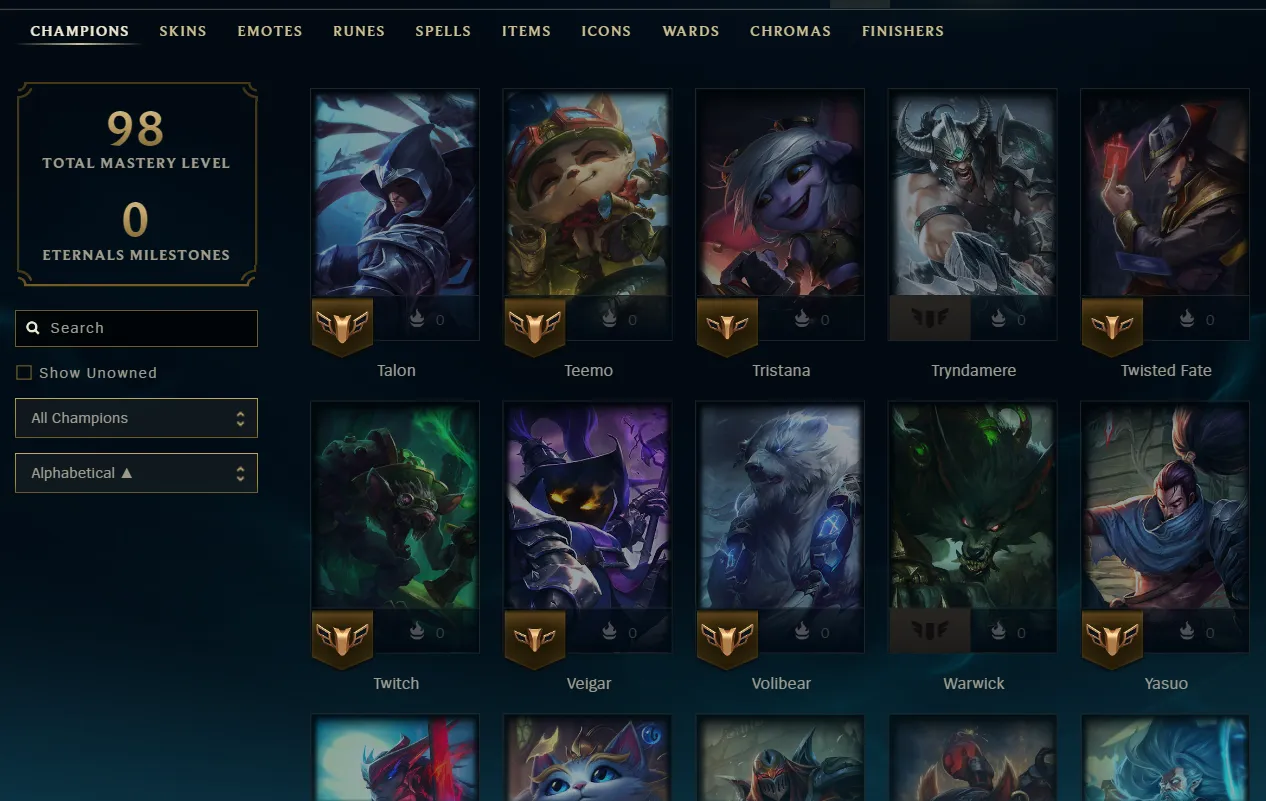The height and width of the screenshot is (801, 1266).
Task: Open the Icons tab
Action: [606, 31]
